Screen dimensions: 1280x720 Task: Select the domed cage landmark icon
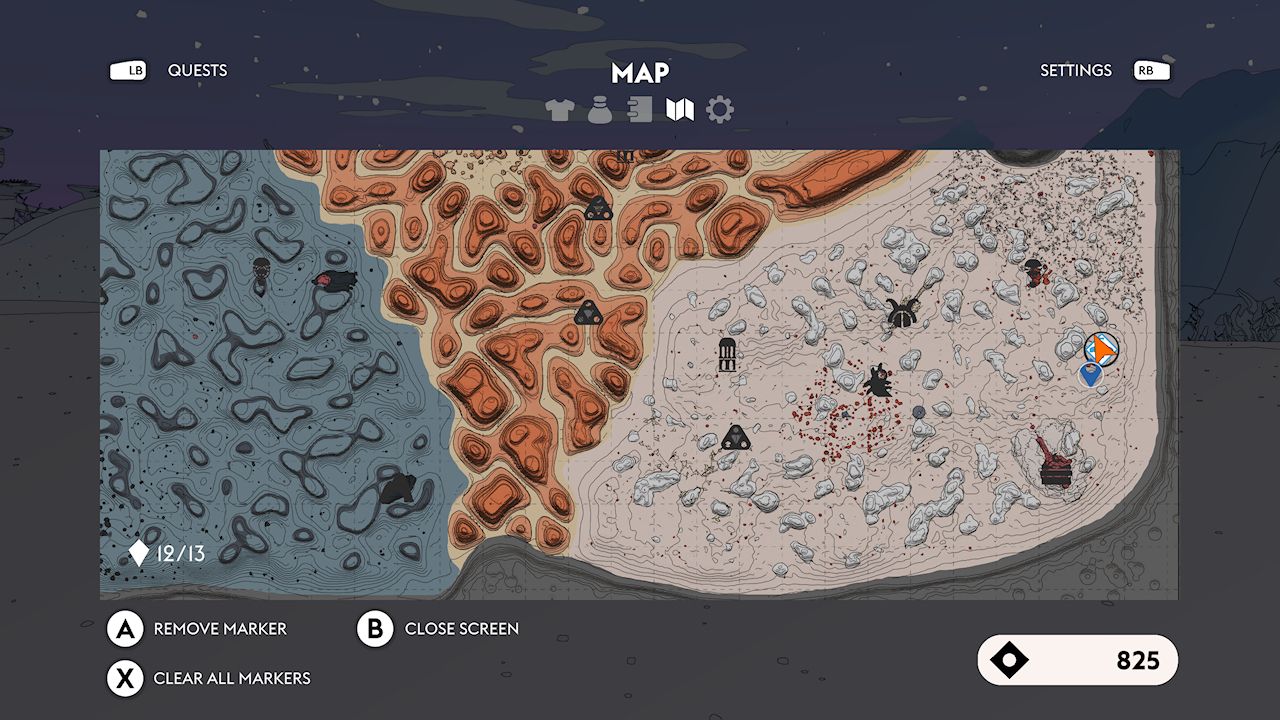[728, 354]
